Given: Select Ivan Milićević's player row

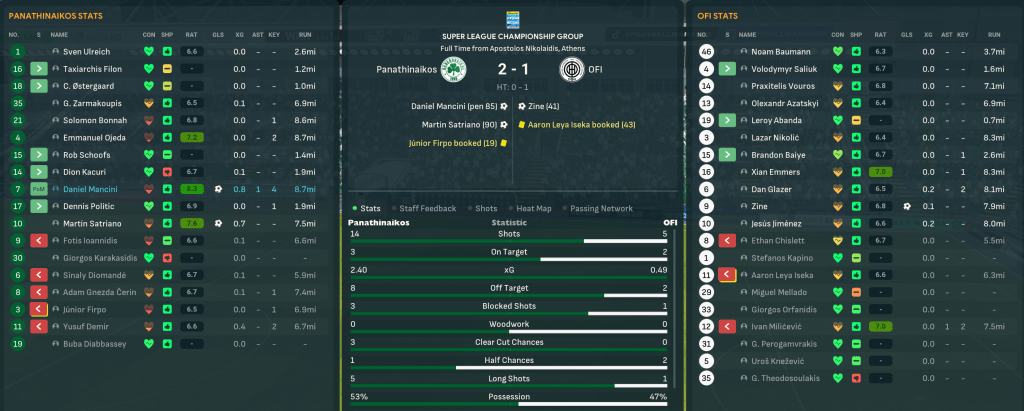Looking at the screenshot, I should click(777, 326).
